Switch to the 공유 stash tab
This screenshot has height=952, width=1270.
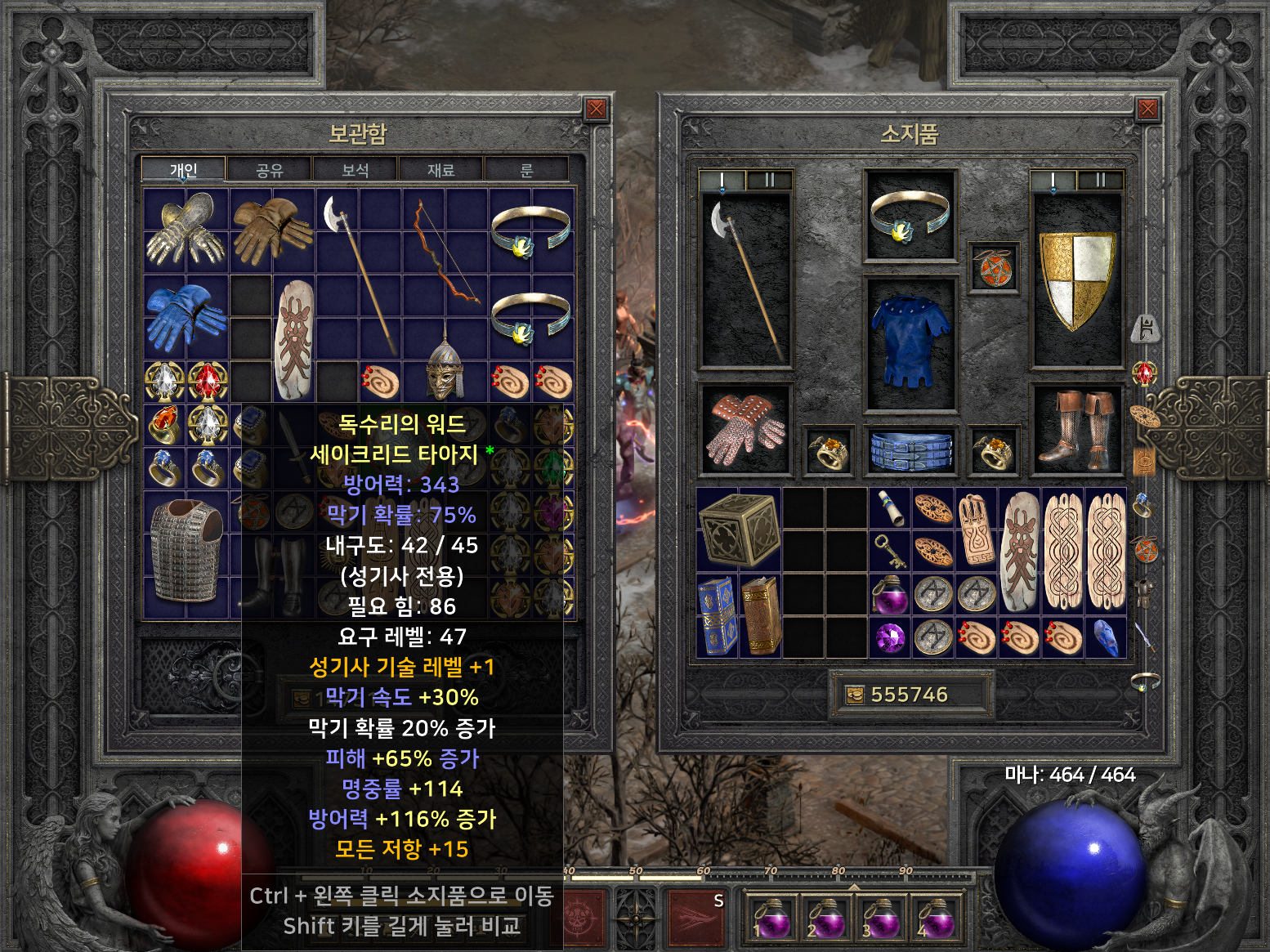[270, 170]
